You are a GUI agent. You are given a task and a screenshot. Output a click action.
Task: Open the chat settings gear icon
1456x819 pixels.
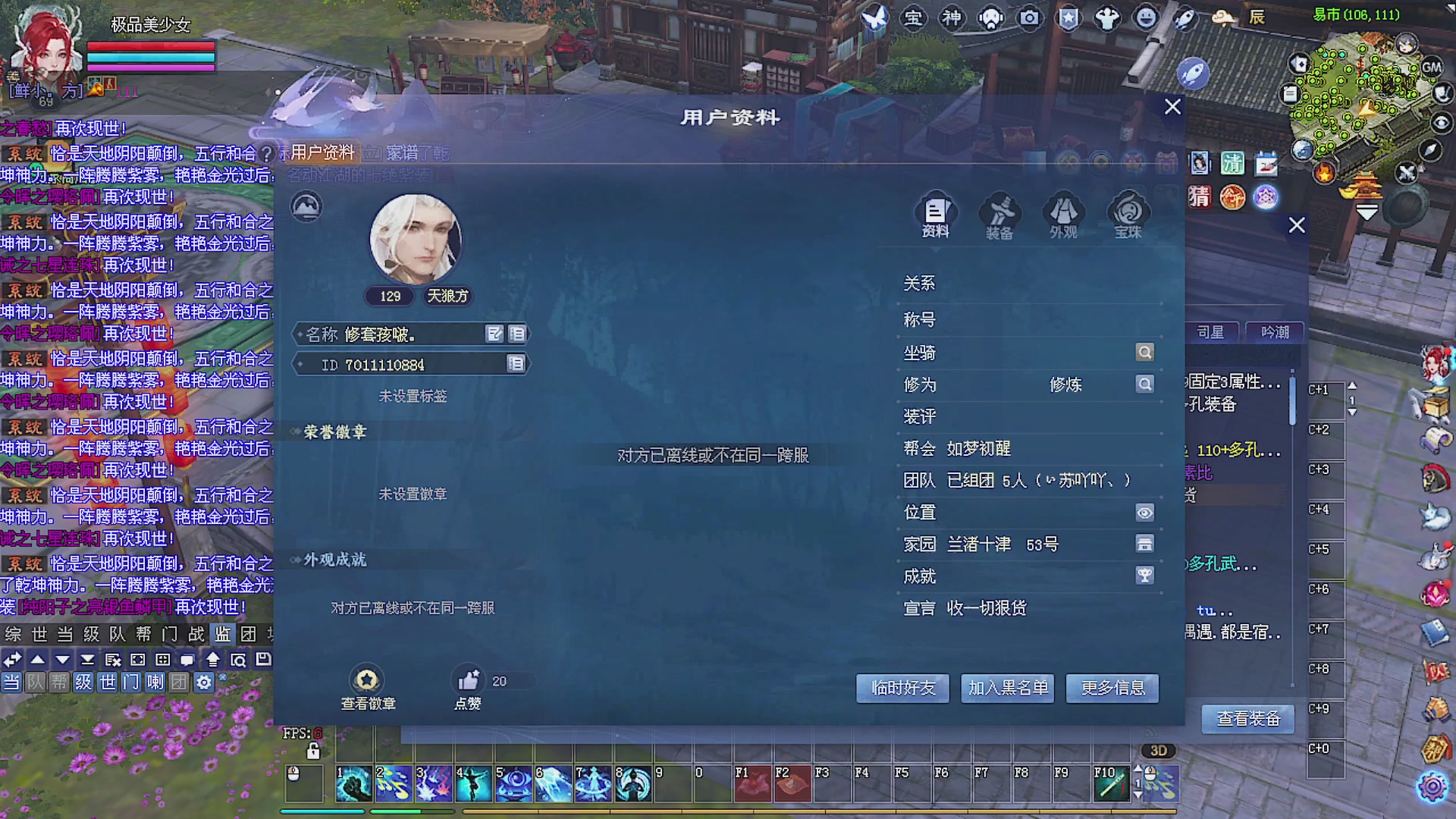point(202,682)
